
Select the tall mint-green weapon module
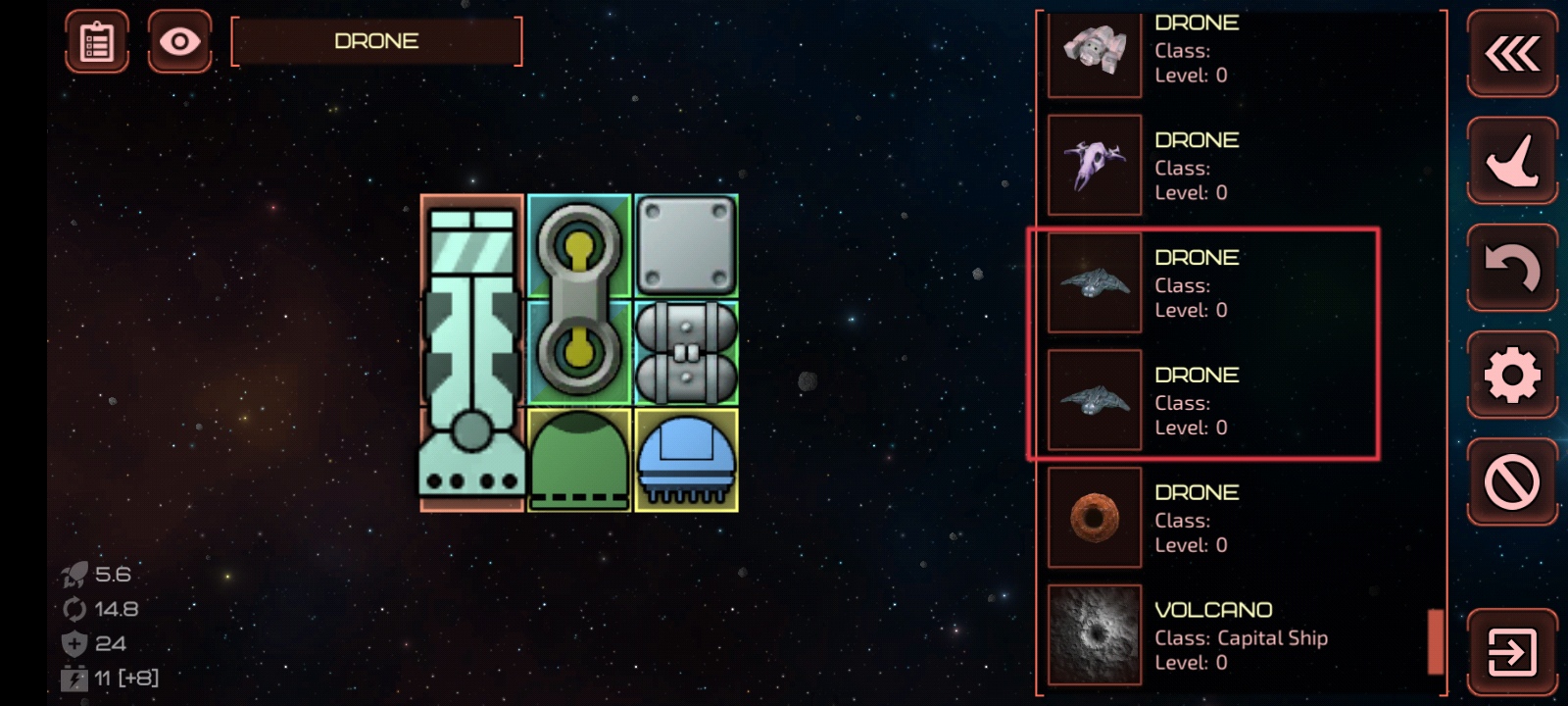[471, 353]
